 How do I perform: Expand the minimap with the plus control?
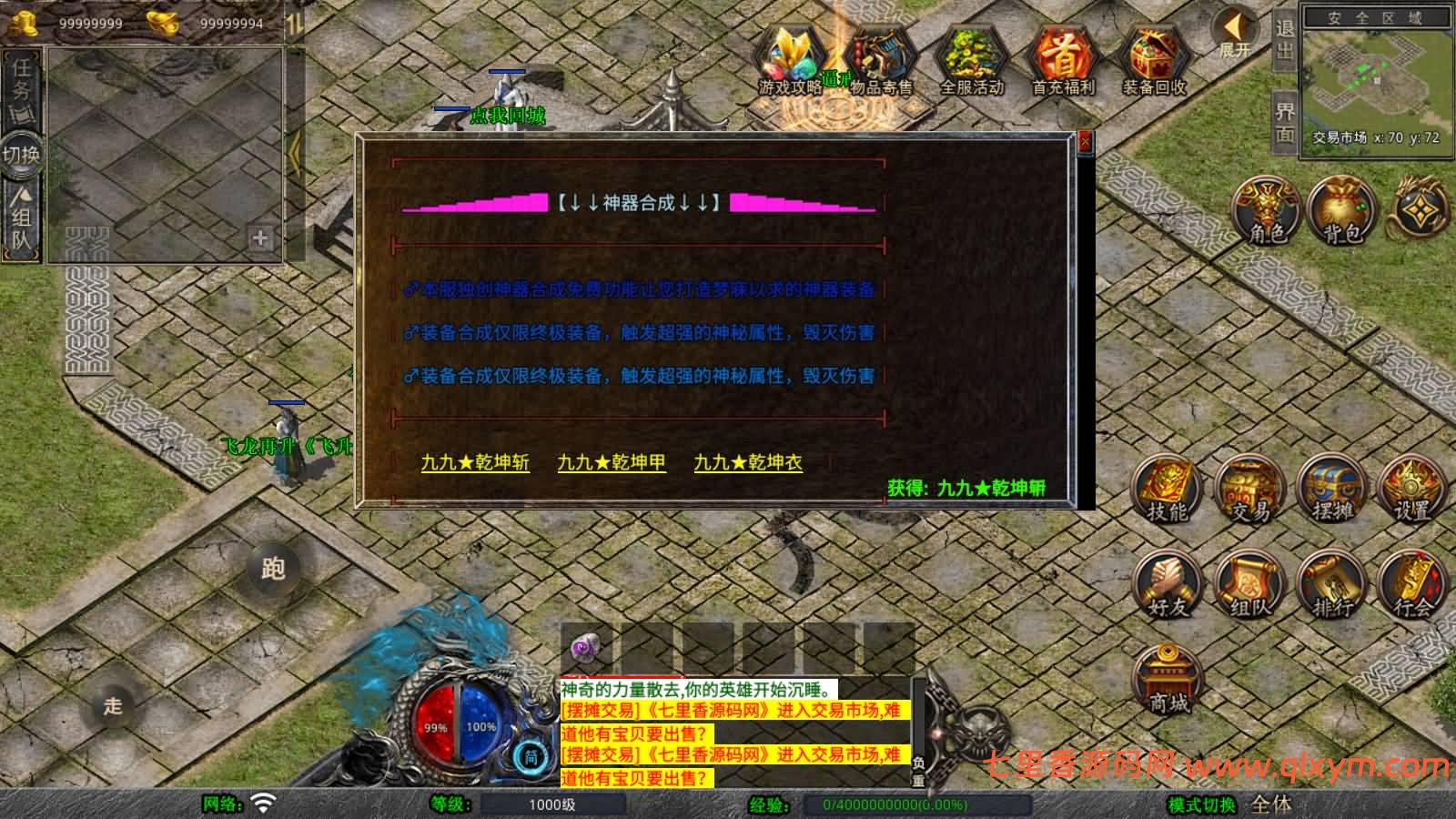pos(260,239)
